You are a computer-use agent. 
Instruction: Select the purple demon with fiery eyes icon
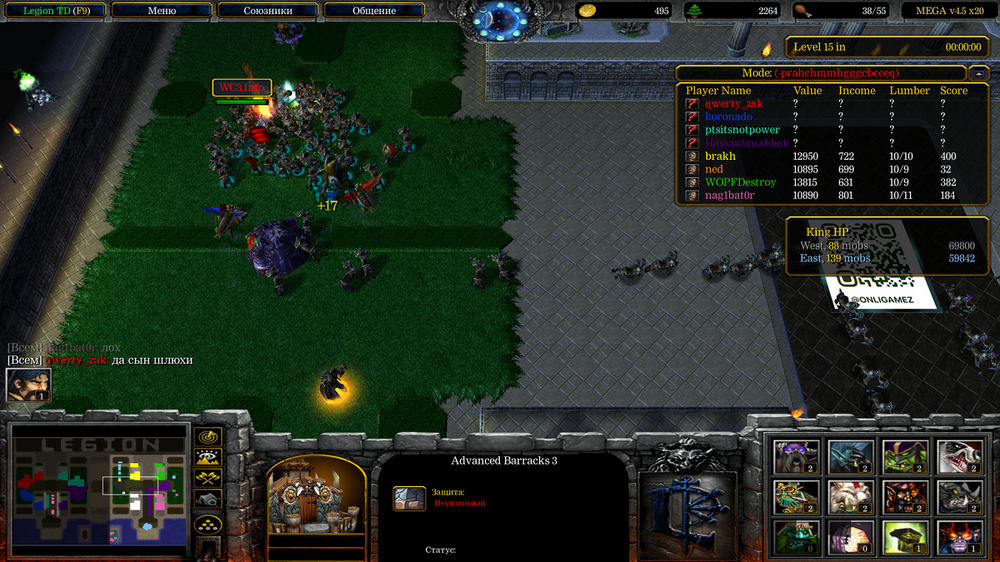coord(958,536)
